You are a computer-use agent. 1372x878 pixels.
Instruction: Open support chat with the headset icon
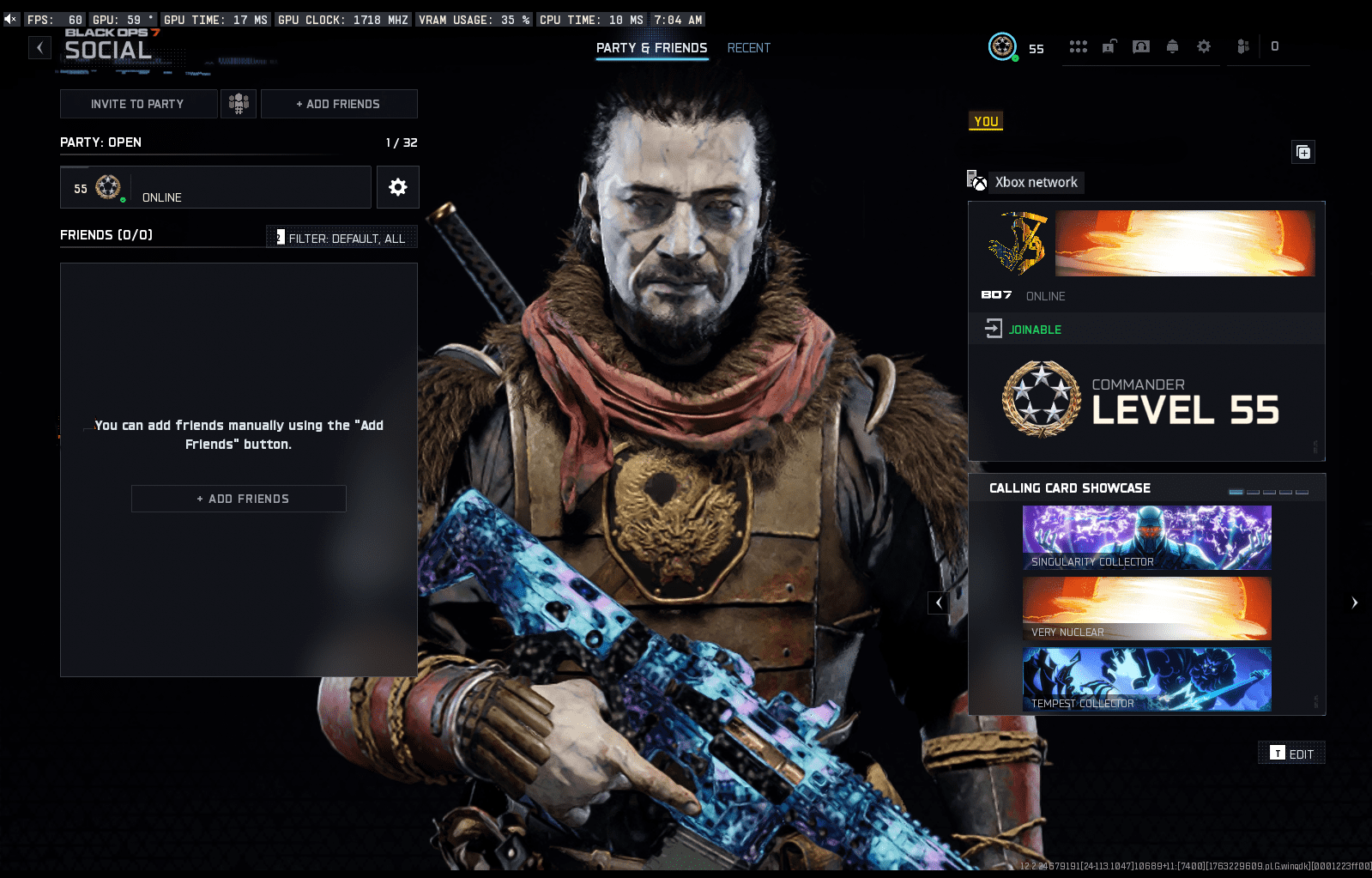(x=1141, y=46)
